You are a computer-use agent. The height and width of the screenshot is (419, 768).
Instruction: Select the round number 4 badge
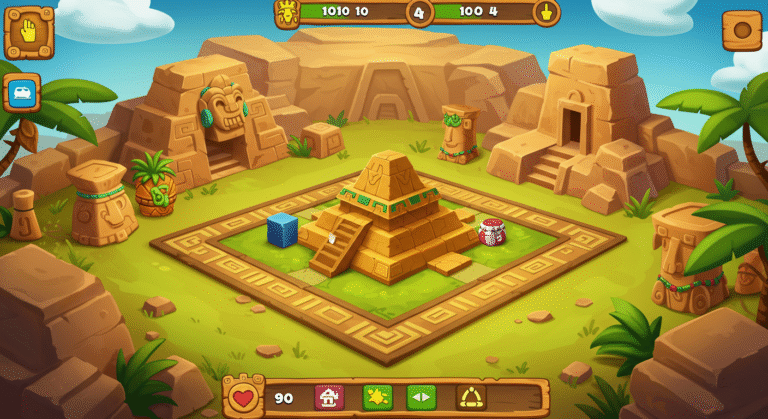[x=419, y=13]
